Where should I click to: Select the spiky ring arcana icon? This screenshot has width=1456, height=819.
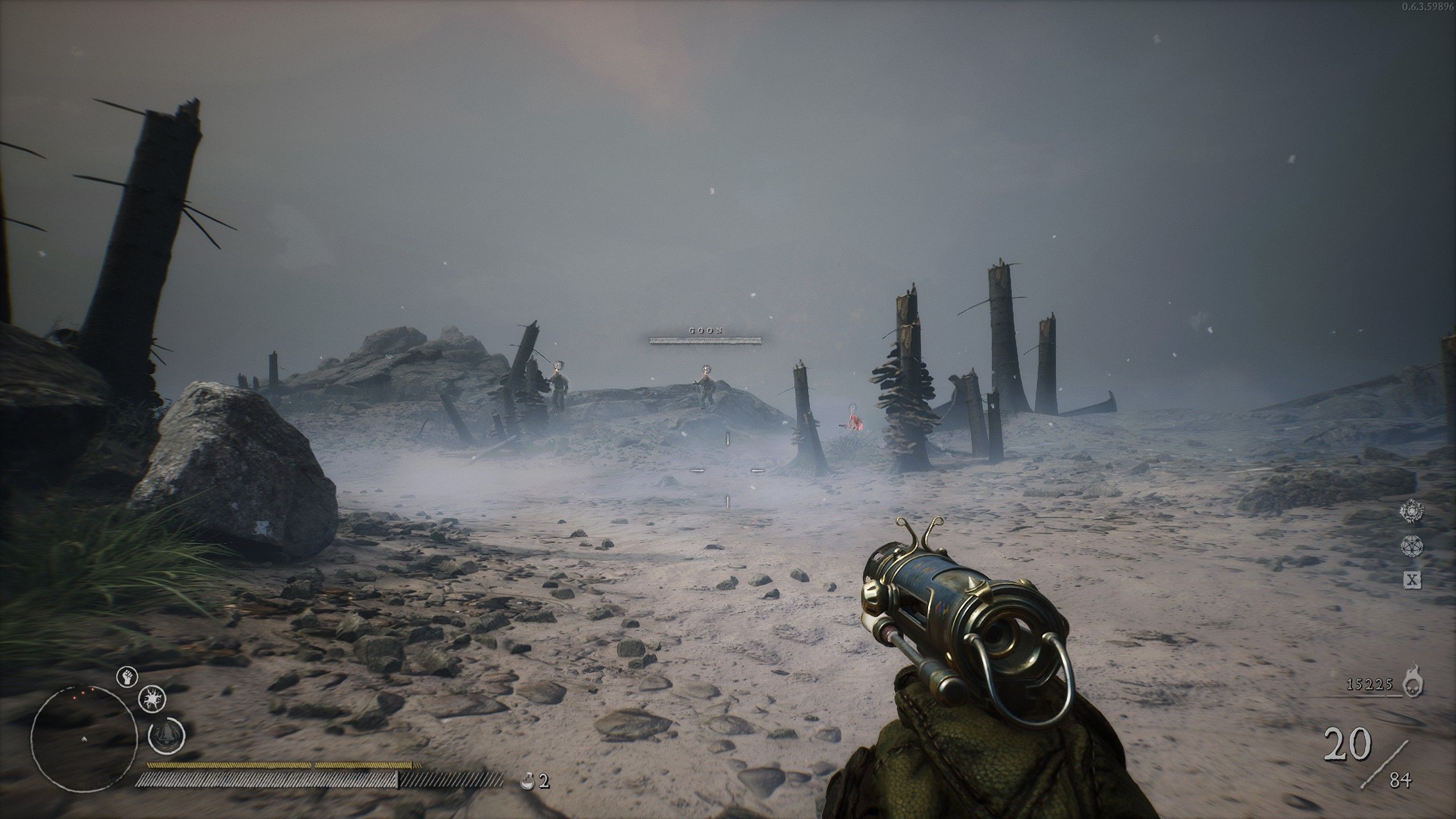(x=1412, y=511)
